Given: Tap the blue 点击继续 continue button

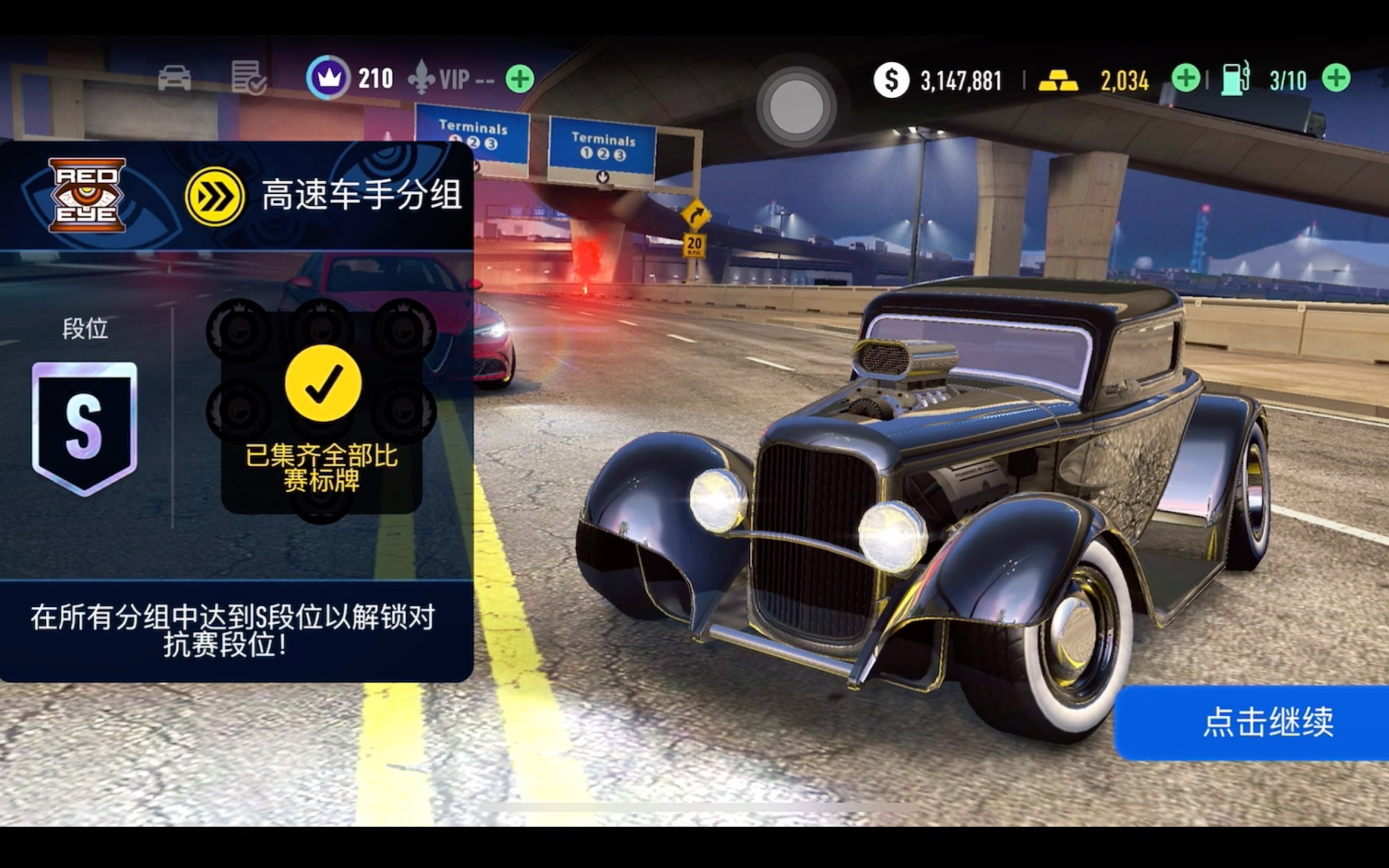Looking at the screenshot, I should pyautogui.click(x=1257, y=722).
